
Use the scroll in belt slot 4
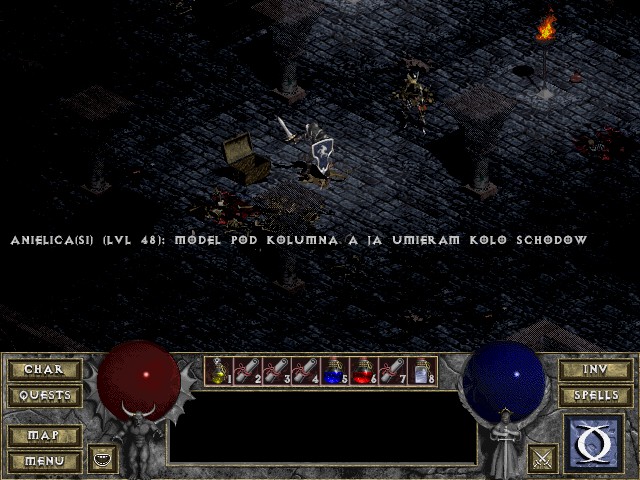click(306, 371)
